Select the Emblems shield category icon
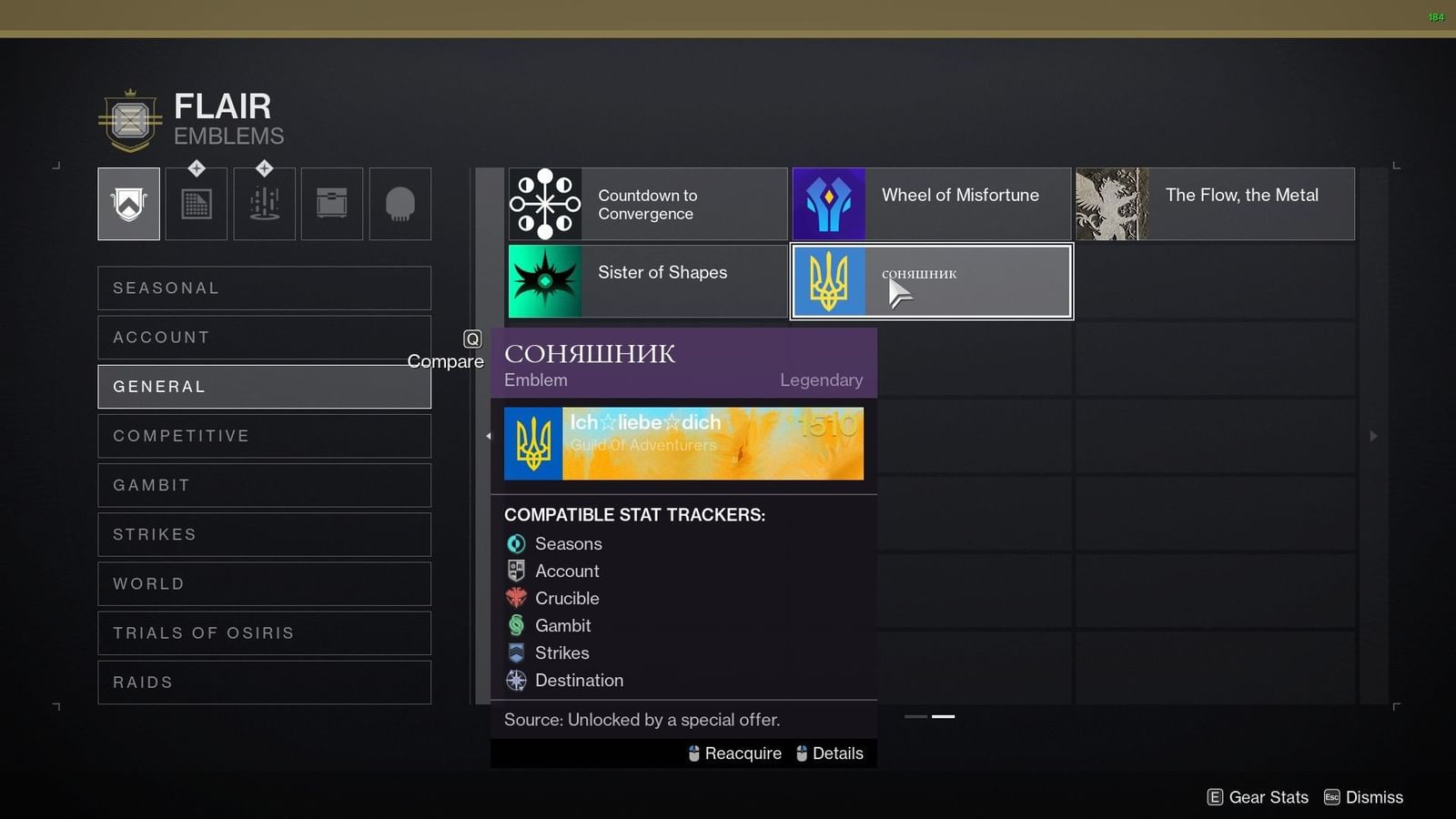 pos(127,204)
